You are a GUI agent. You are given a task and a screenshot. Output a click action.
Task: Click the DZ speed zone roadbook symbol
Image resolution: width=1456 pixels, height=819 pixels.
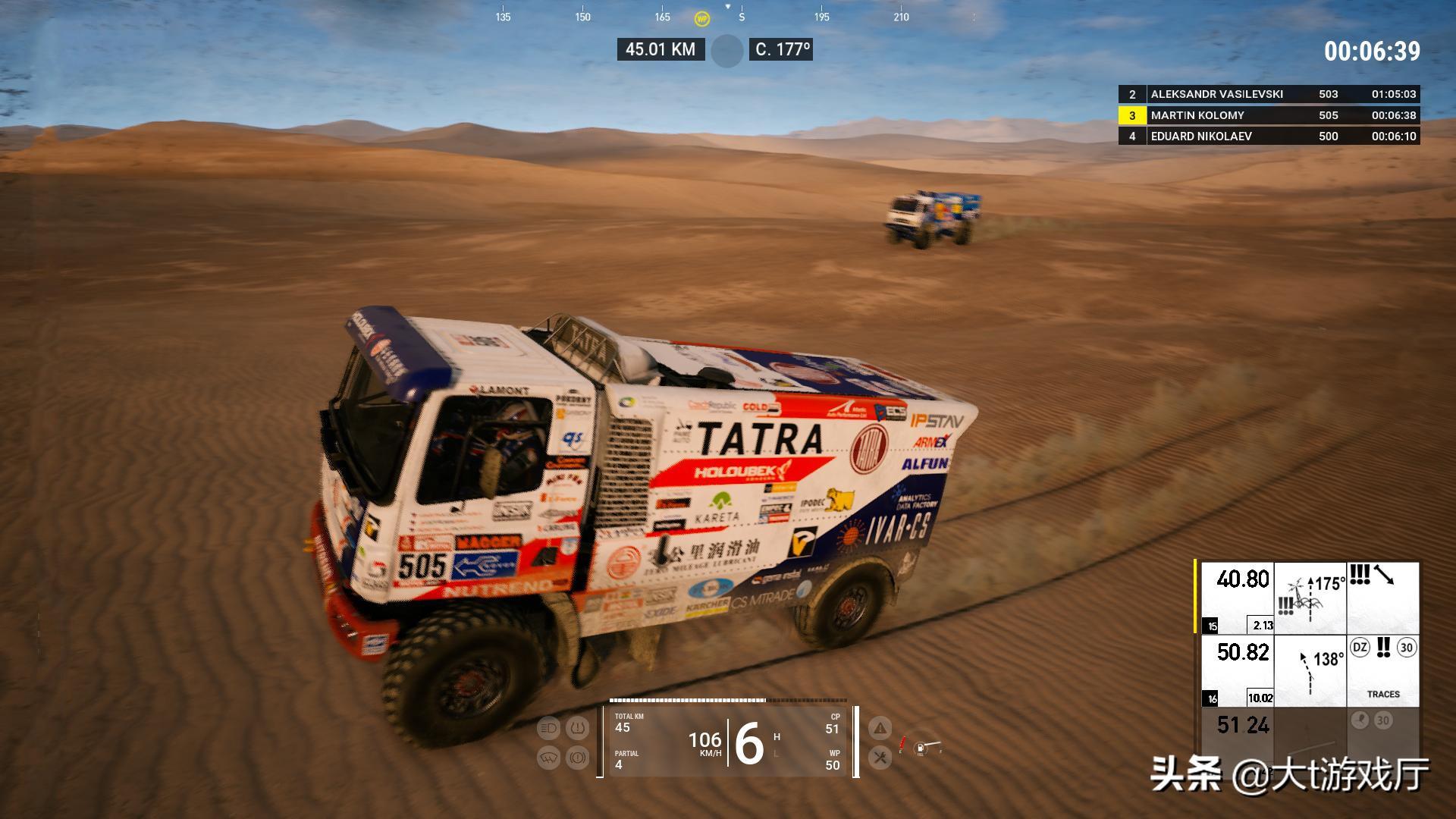click(x=1360, y=648)
